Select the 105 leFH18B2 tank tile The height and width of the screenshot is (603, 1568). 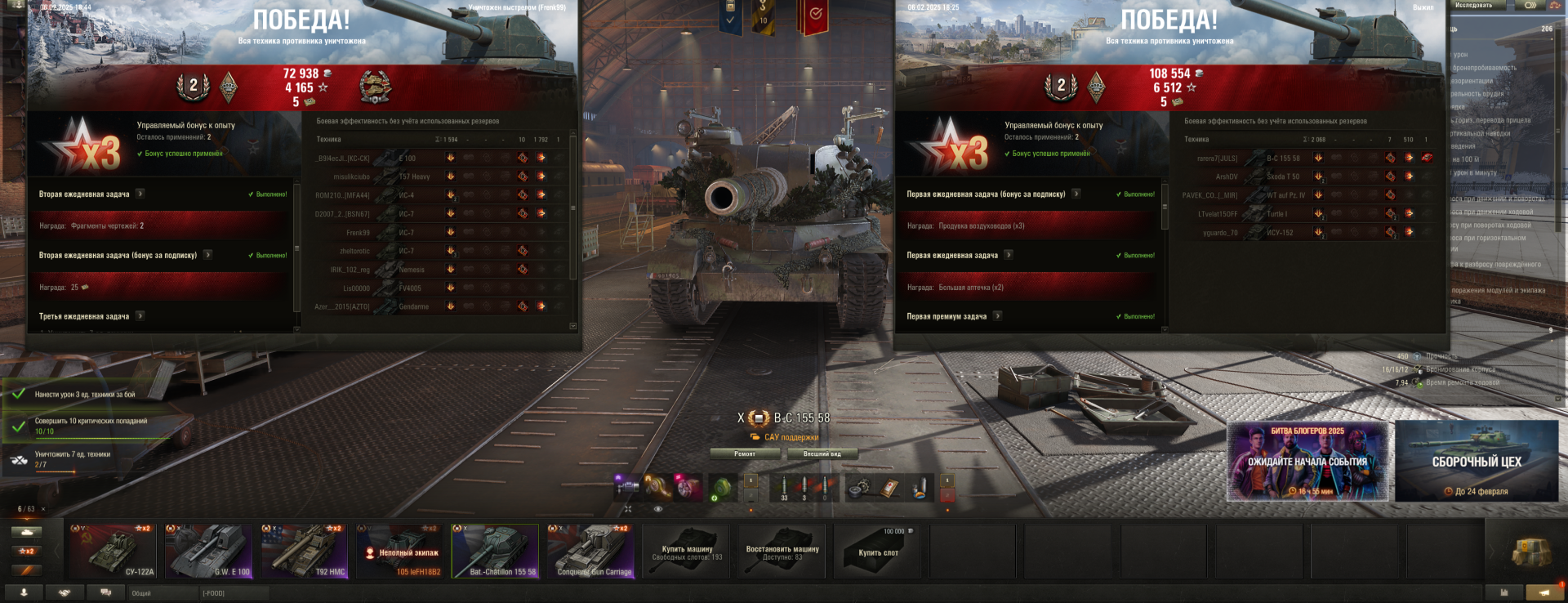click(x=399, y=552)
